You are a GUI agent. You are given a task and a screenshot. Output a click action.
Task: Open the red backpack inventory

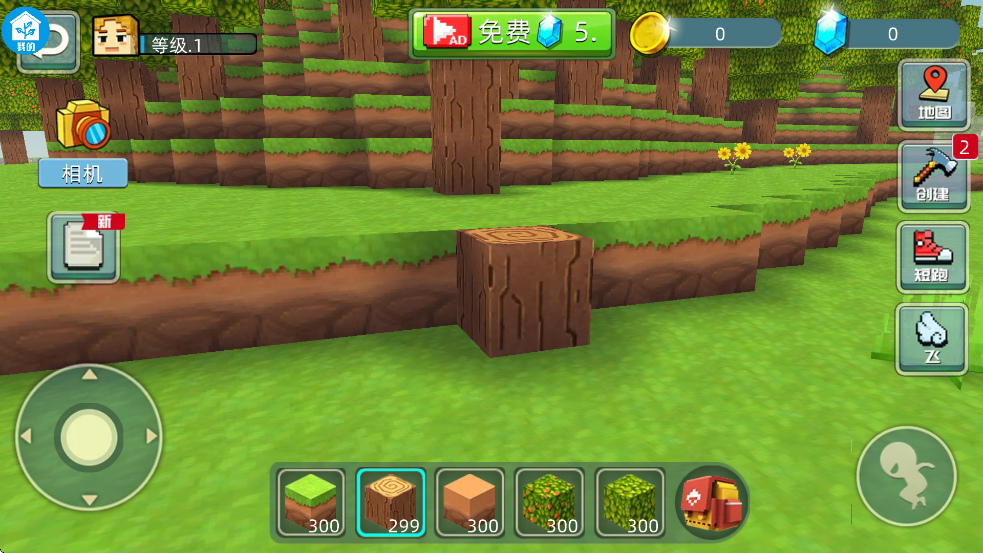(711, 502)
